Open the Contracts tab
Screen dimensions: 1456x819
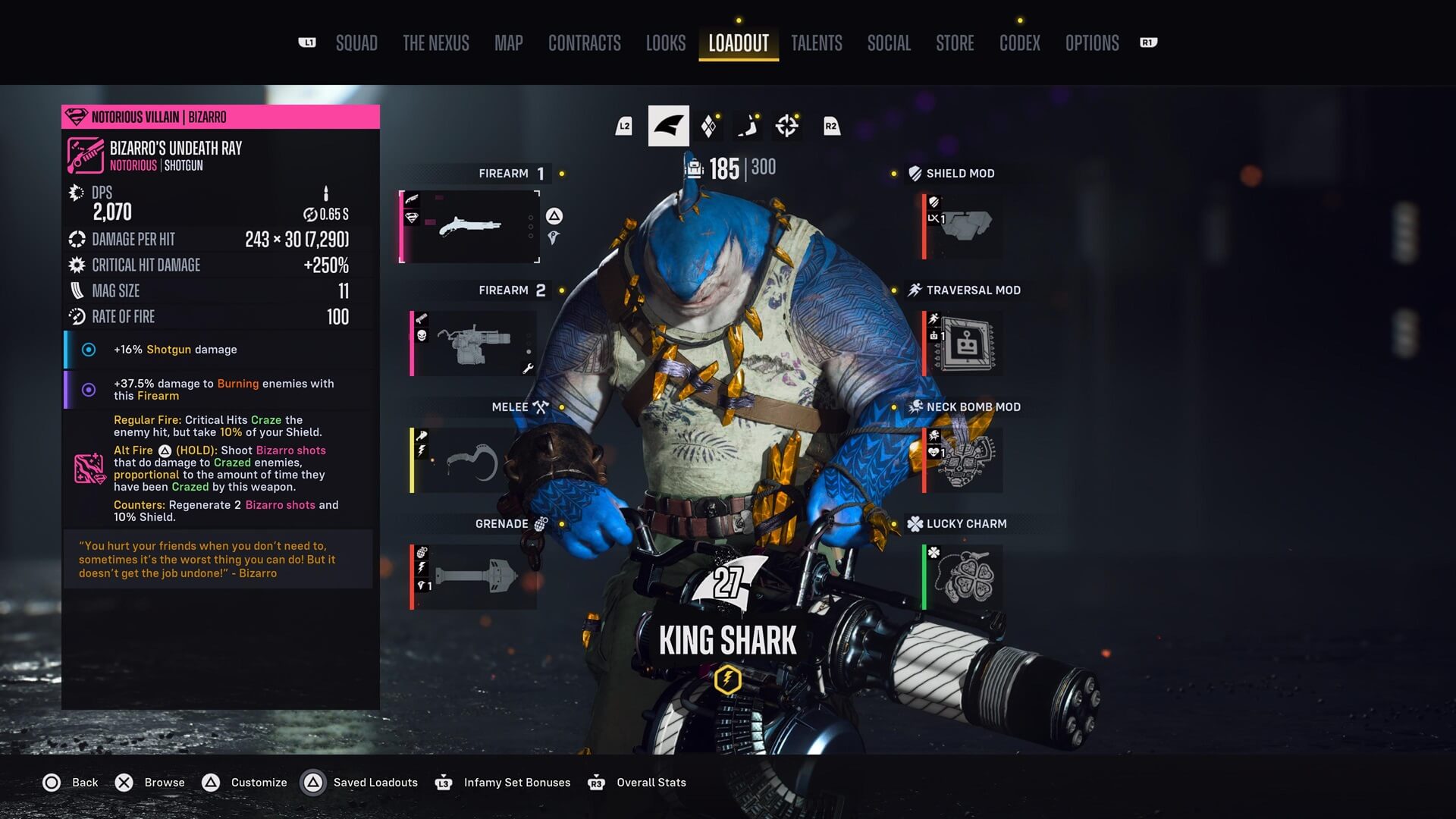tap(584, 43)
